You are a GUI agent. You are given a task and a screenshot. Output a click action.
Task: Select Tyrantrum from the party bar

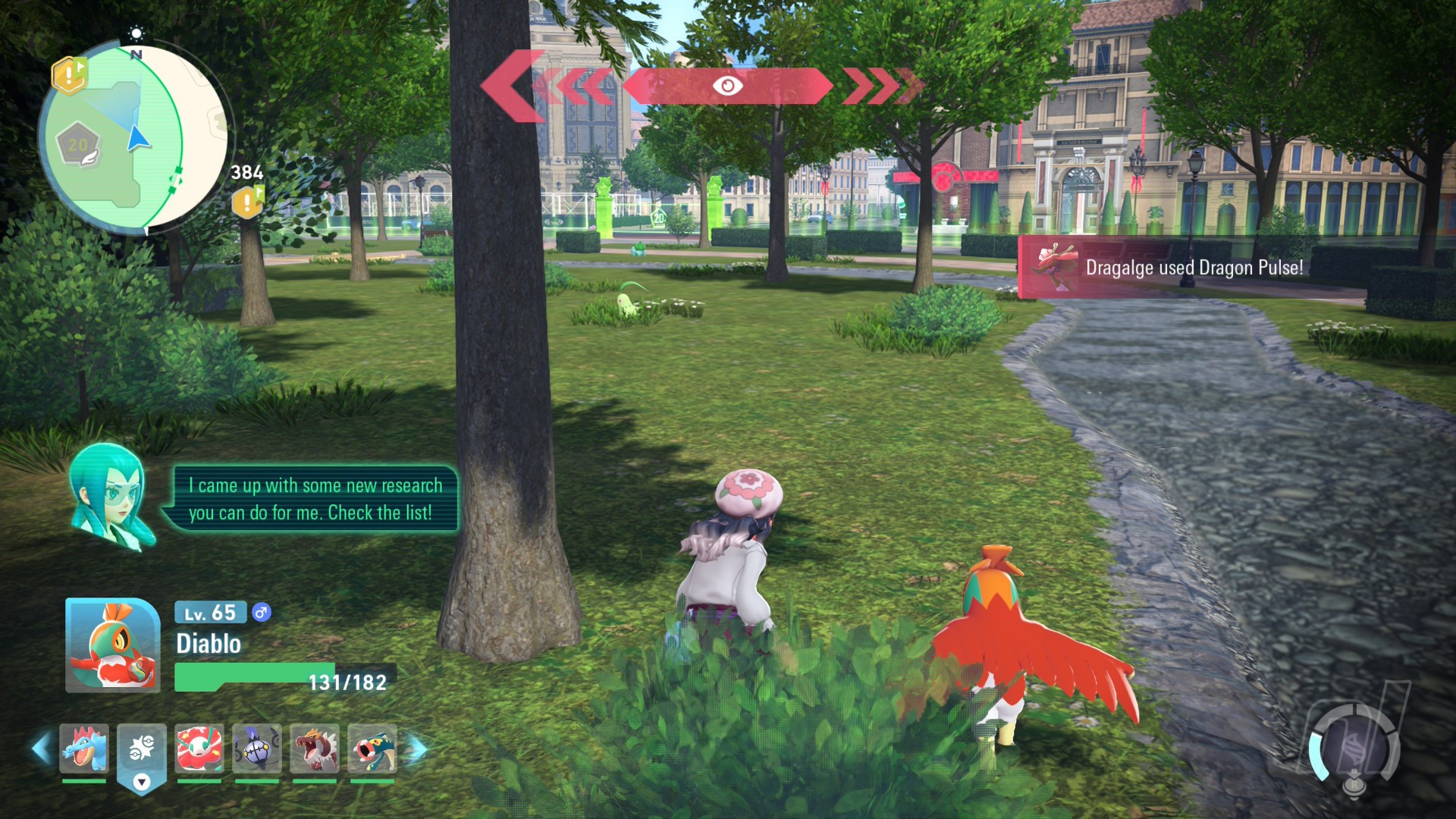coord(315,748)
